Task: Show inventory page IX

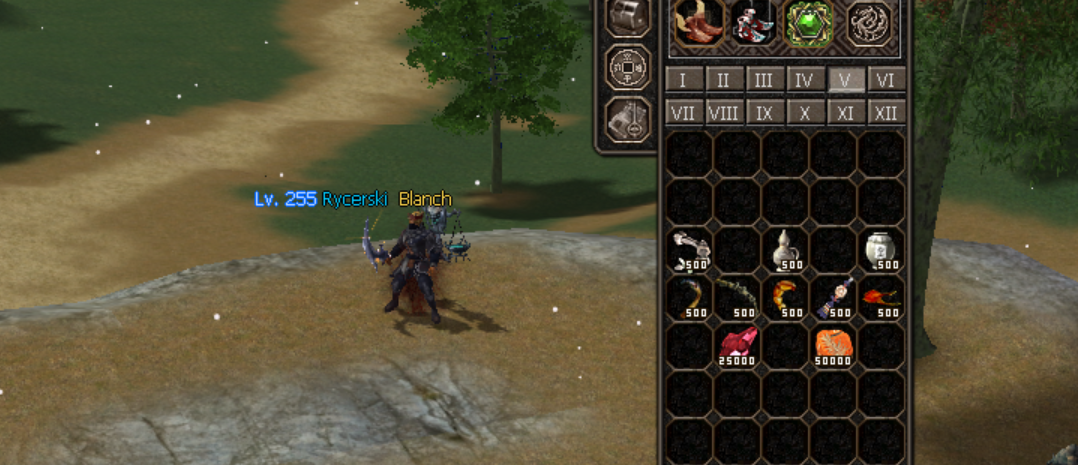Action: 765,112
